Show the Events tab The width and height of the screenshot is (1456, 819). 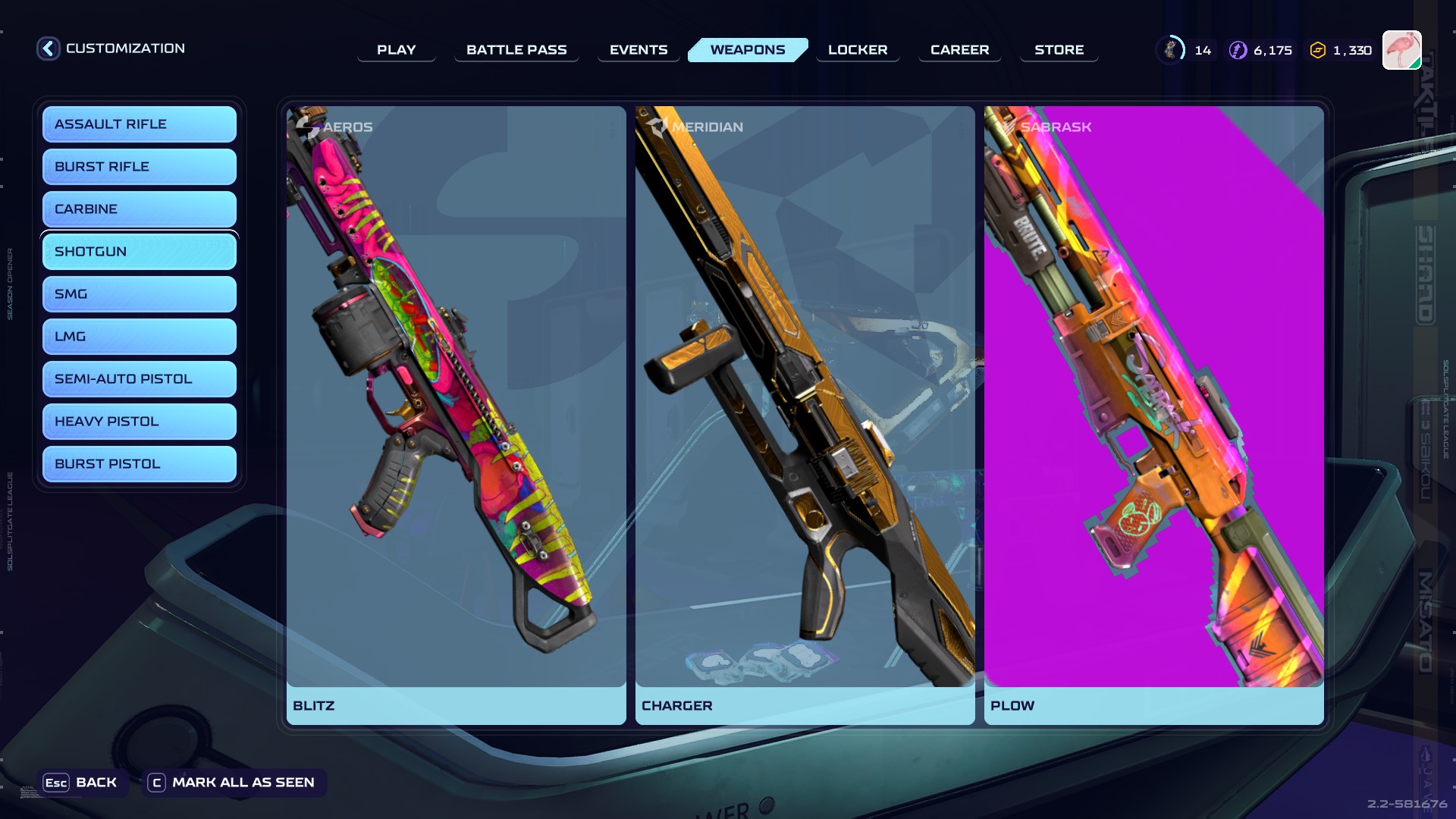pyautogui.click(x=639, y=50)
